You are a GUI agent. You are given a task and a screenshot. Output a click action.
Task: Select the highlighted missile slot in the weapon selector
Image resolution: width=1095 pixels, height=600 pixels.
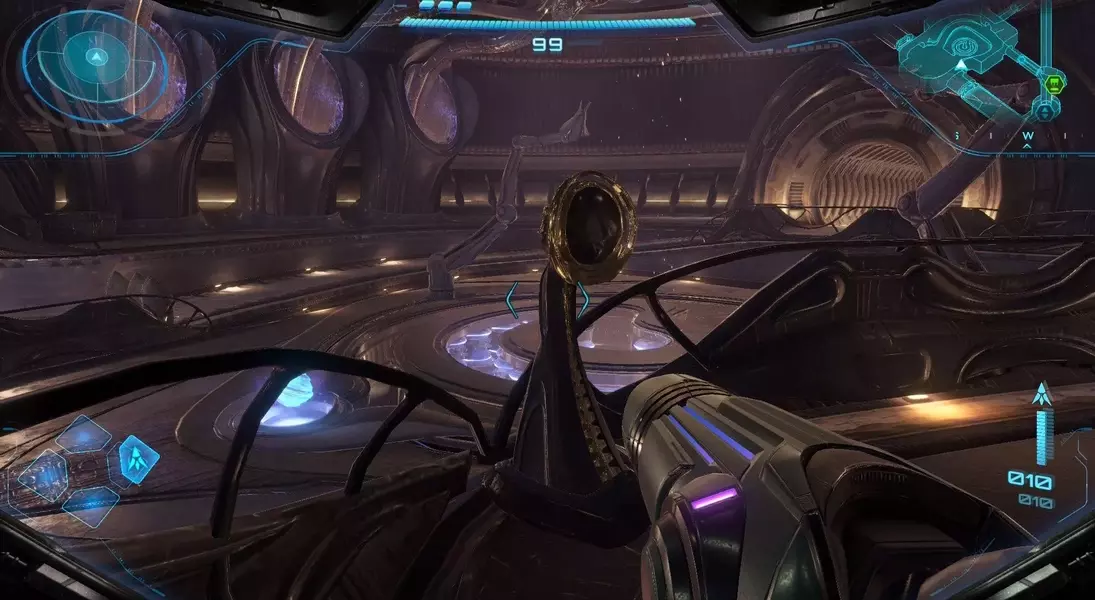(x=138, y=458)
